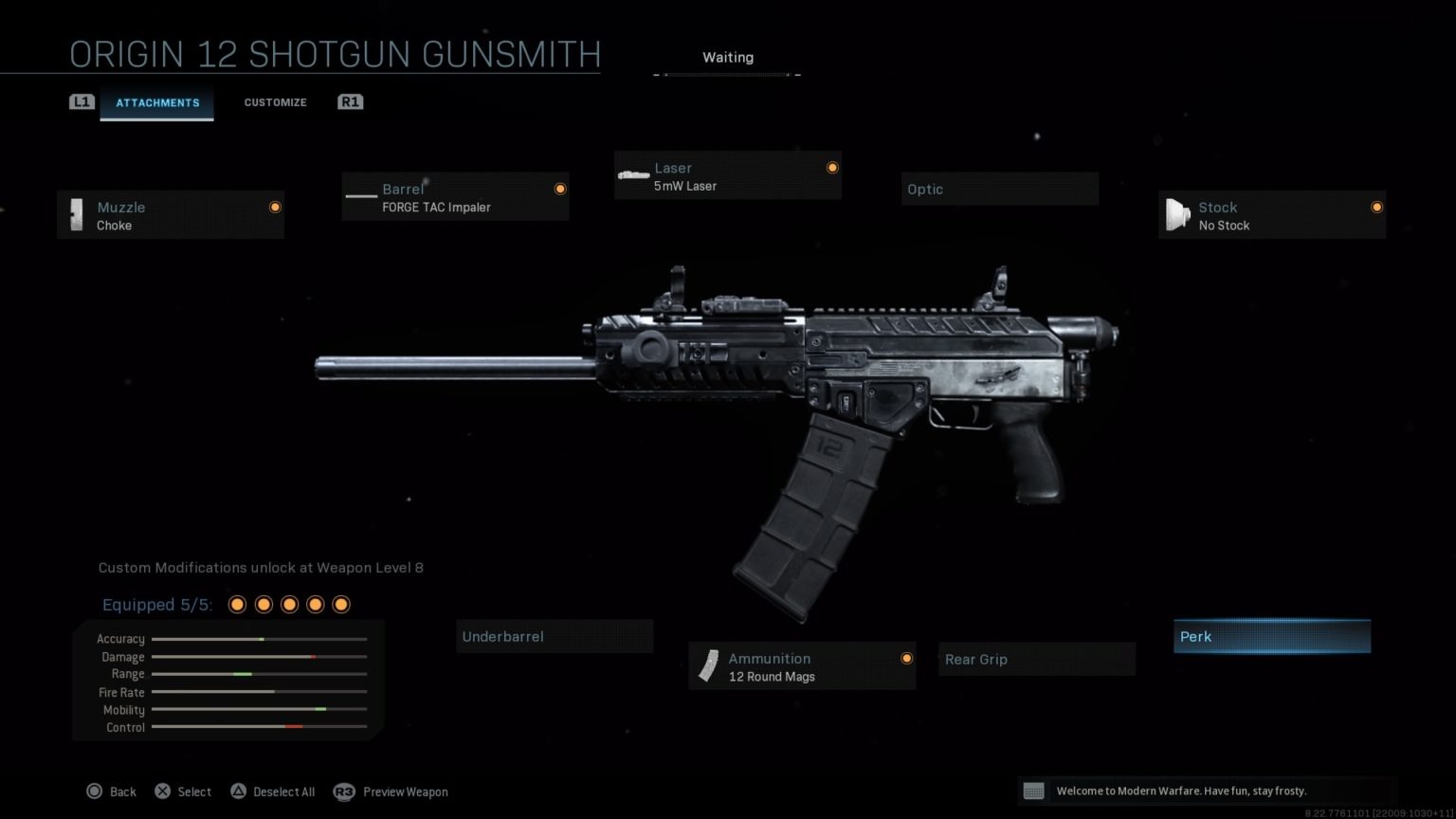Click the keyboard icon beside the welcome message

pos(1034,791)
